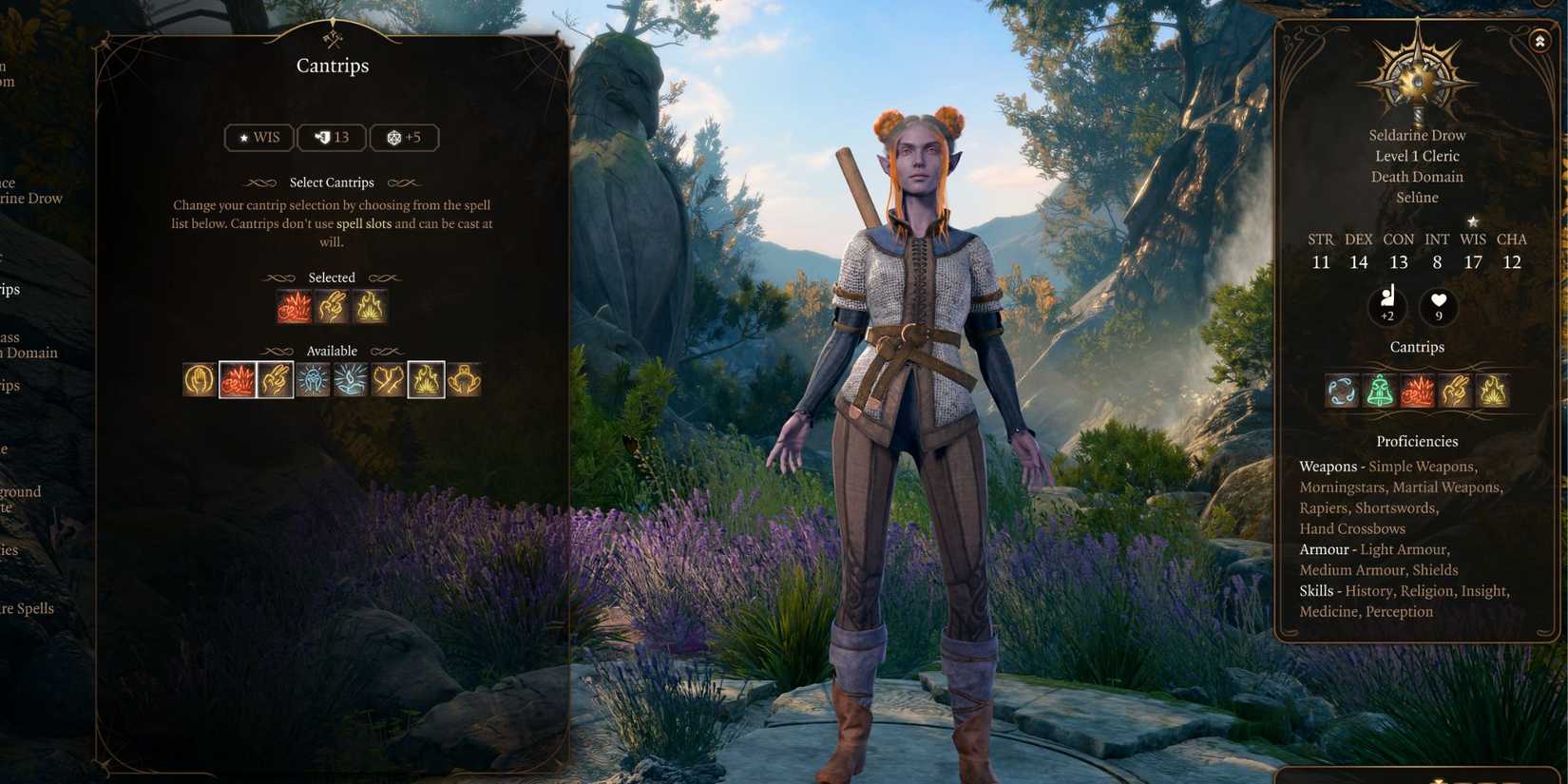This screenshot has width=1568, height=784.
Task: Click the blue swirl cantrip in summary panel
Action: click(x=1342, y=391)
